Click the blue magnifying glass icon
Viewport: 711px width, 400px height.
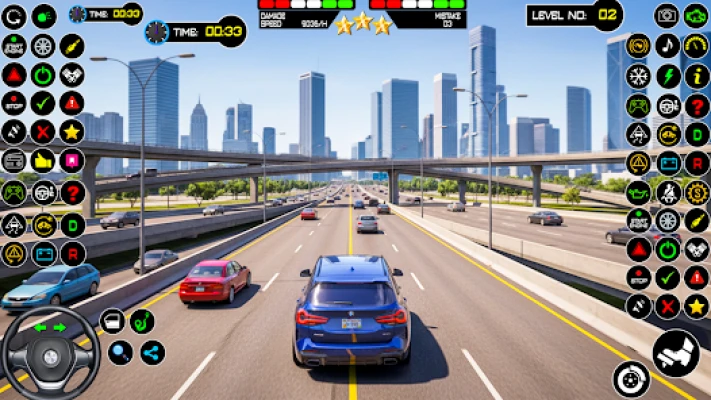click(120, 352)
